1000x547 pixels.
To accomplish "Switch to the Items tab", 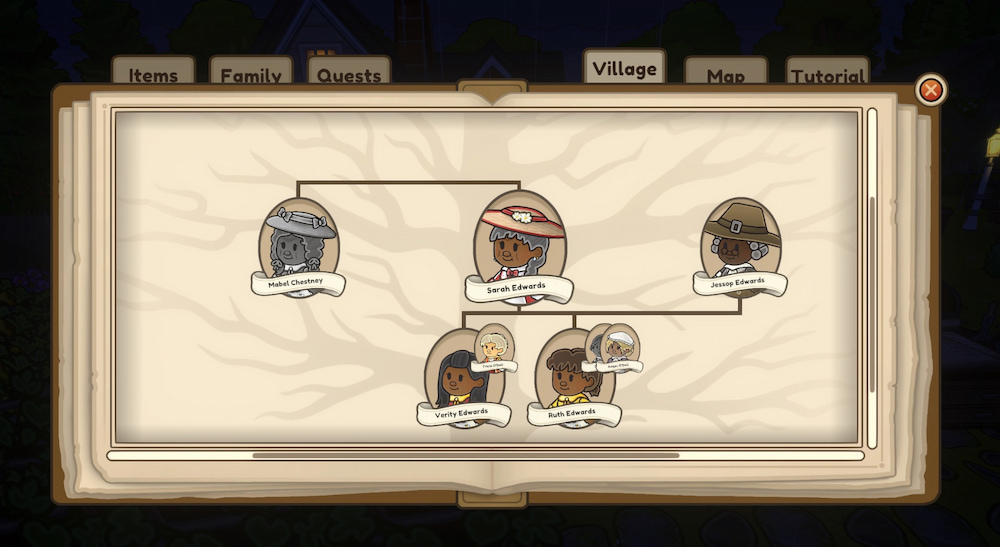I will [x=153, y=74].
